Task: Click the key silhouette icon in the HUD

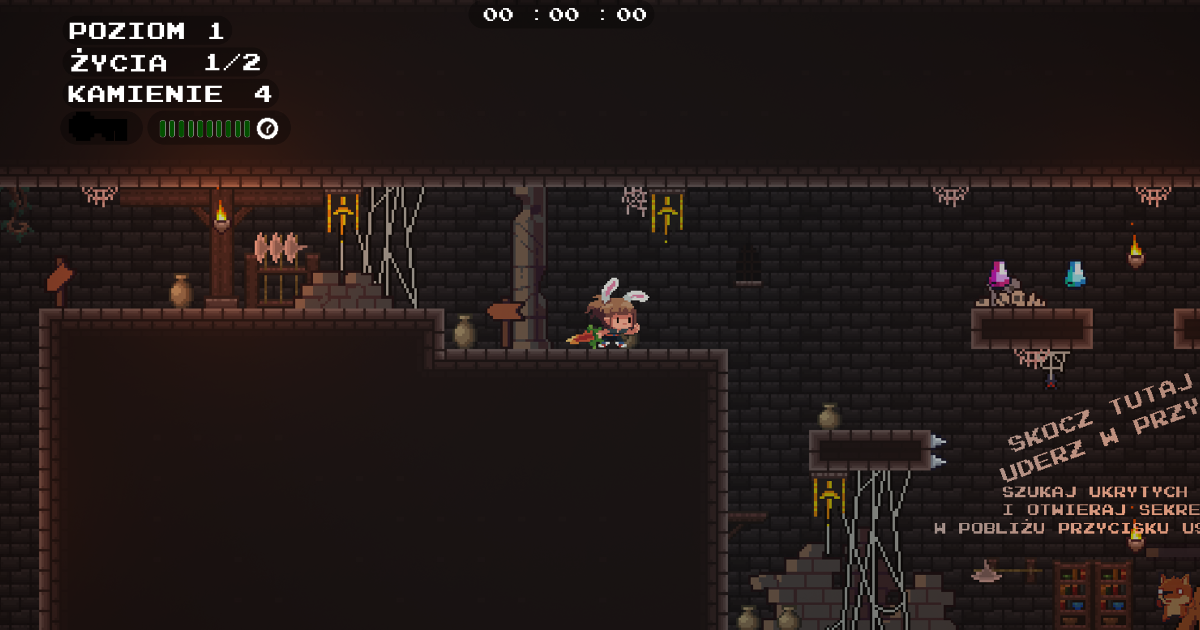Action: pyautogui.click(x=100, y=128)
